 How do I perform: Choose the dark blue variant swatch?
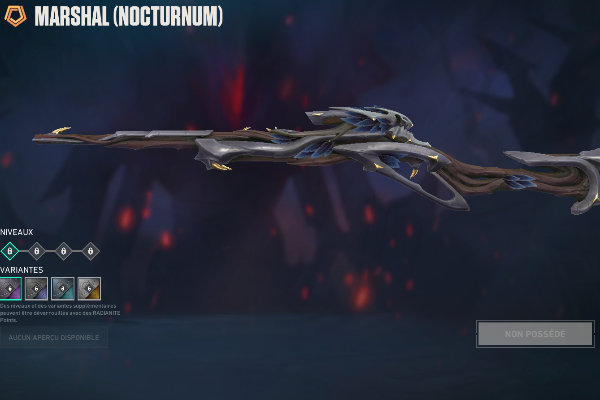pos(36,289)
